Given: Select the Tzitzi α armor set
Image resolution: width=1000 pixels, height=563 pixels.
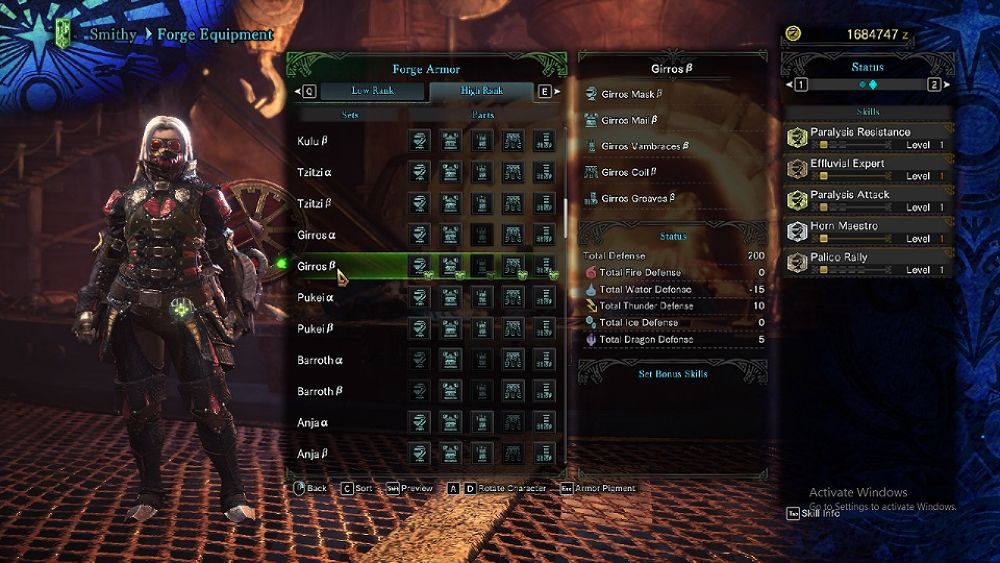Looking at the screenshot, I should click(x=315, y=173).
